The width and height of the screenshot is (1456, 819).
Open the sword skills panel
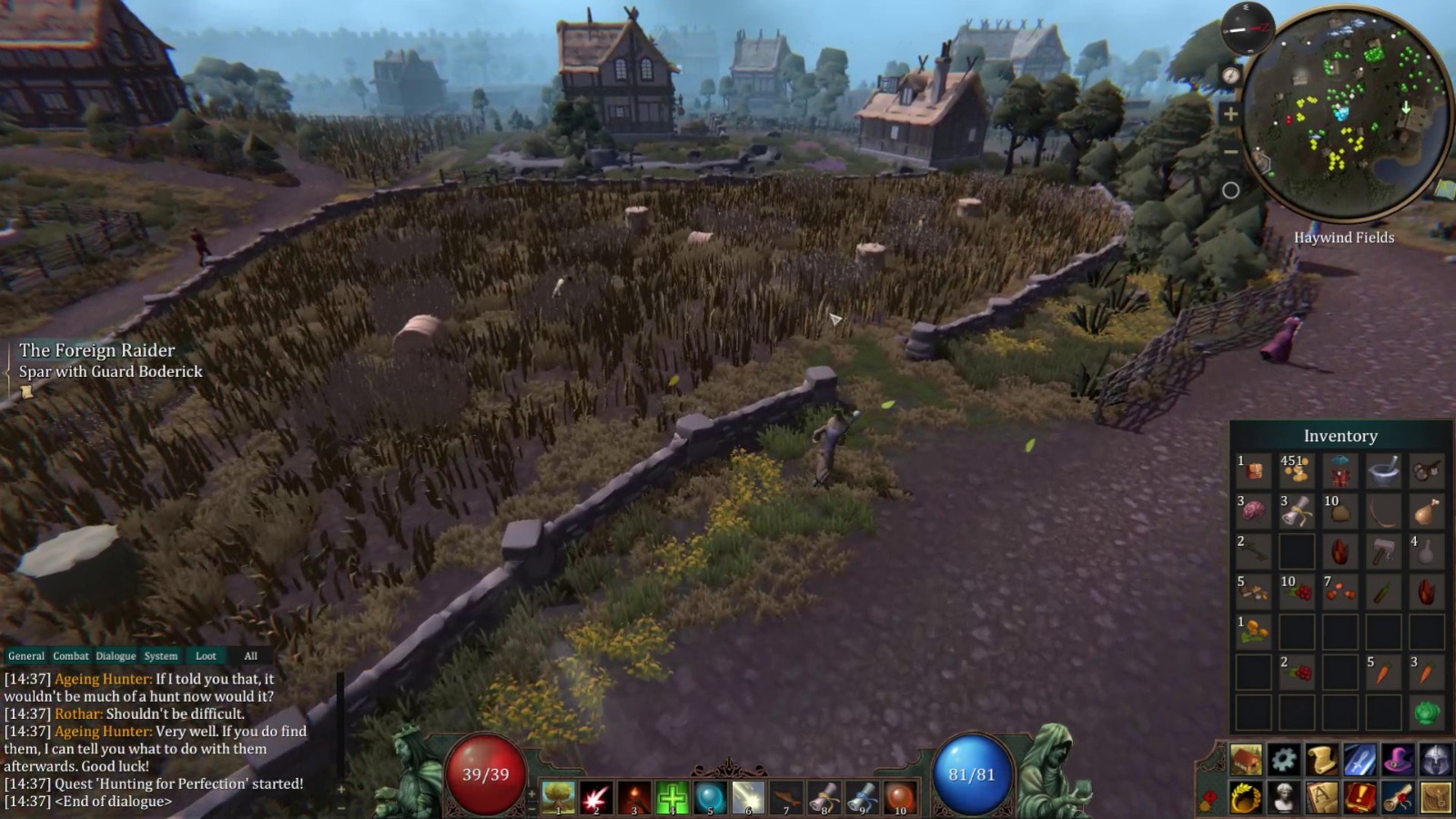1360,761
